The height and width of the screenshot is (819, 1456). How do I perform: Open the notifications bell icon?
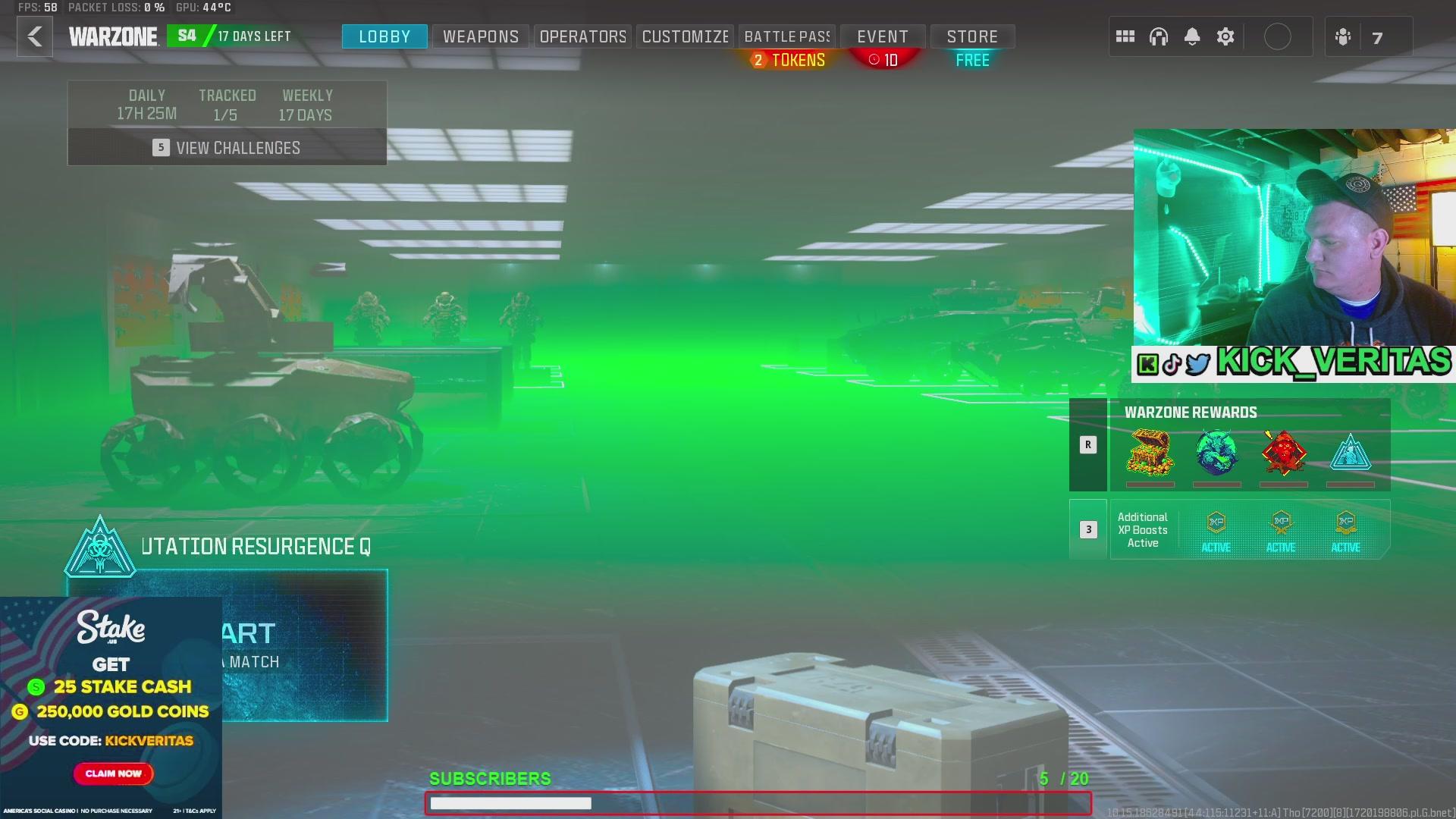[1193, 36]
